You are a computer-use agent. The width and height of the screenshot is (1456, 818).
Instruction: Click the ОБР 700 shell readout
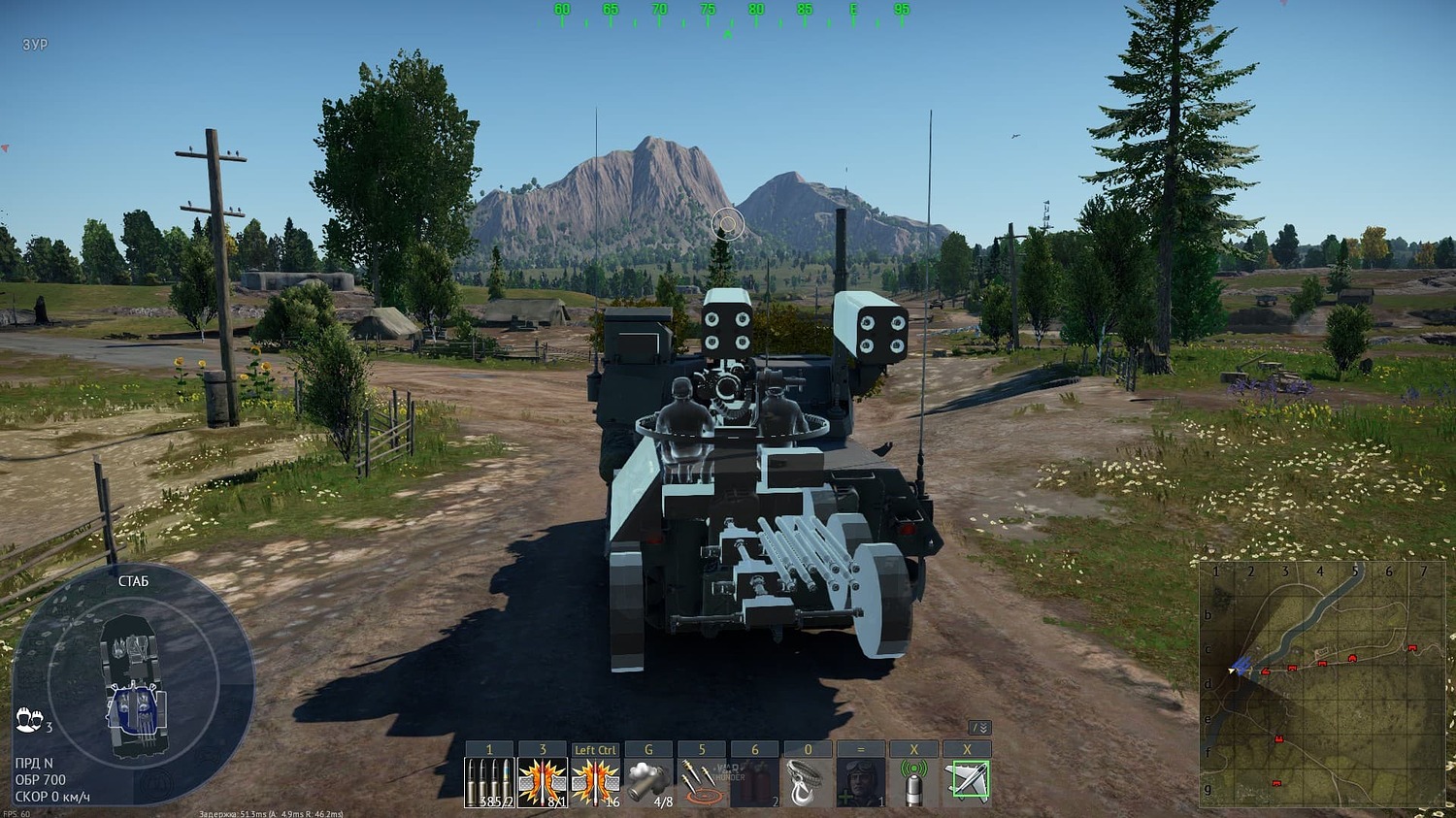[x=41, y=778]
